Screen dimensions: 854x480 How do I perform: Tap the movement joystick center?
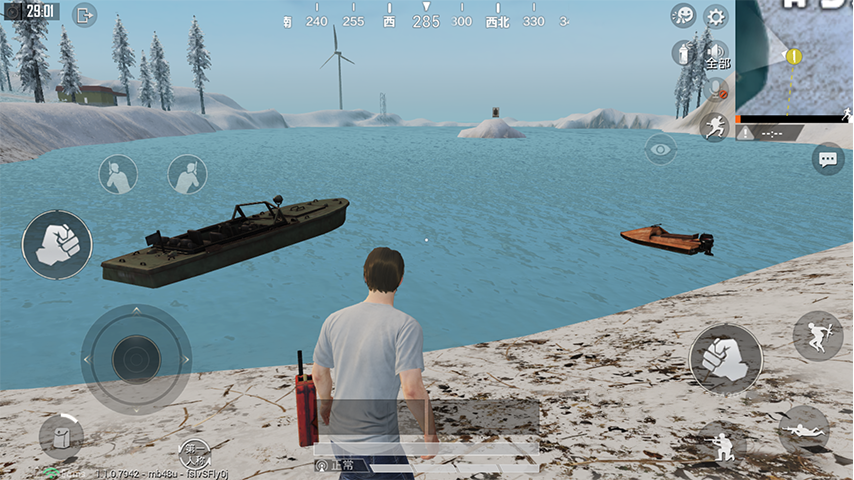click(x=136, y=358)
